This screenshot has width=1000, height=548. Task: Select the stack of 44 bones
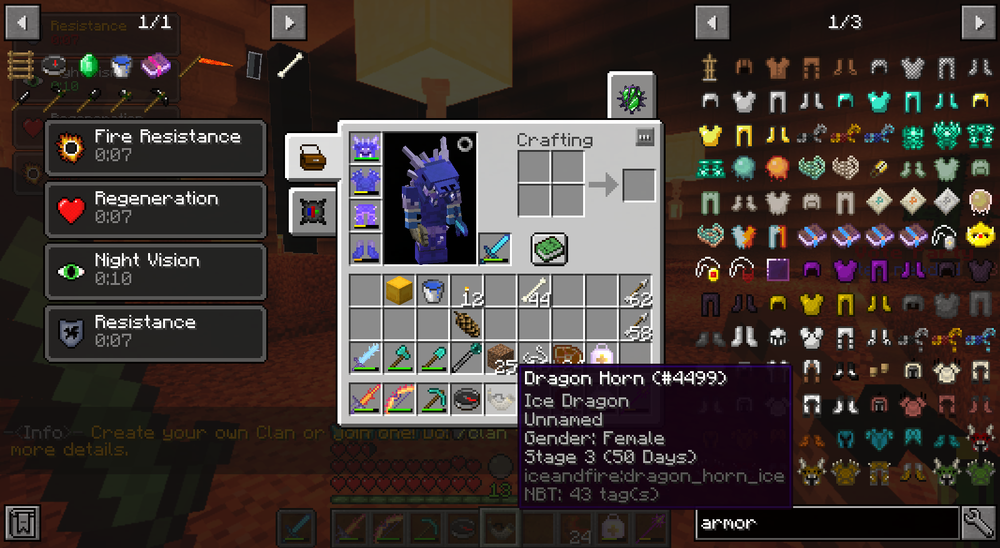(534, 291)
